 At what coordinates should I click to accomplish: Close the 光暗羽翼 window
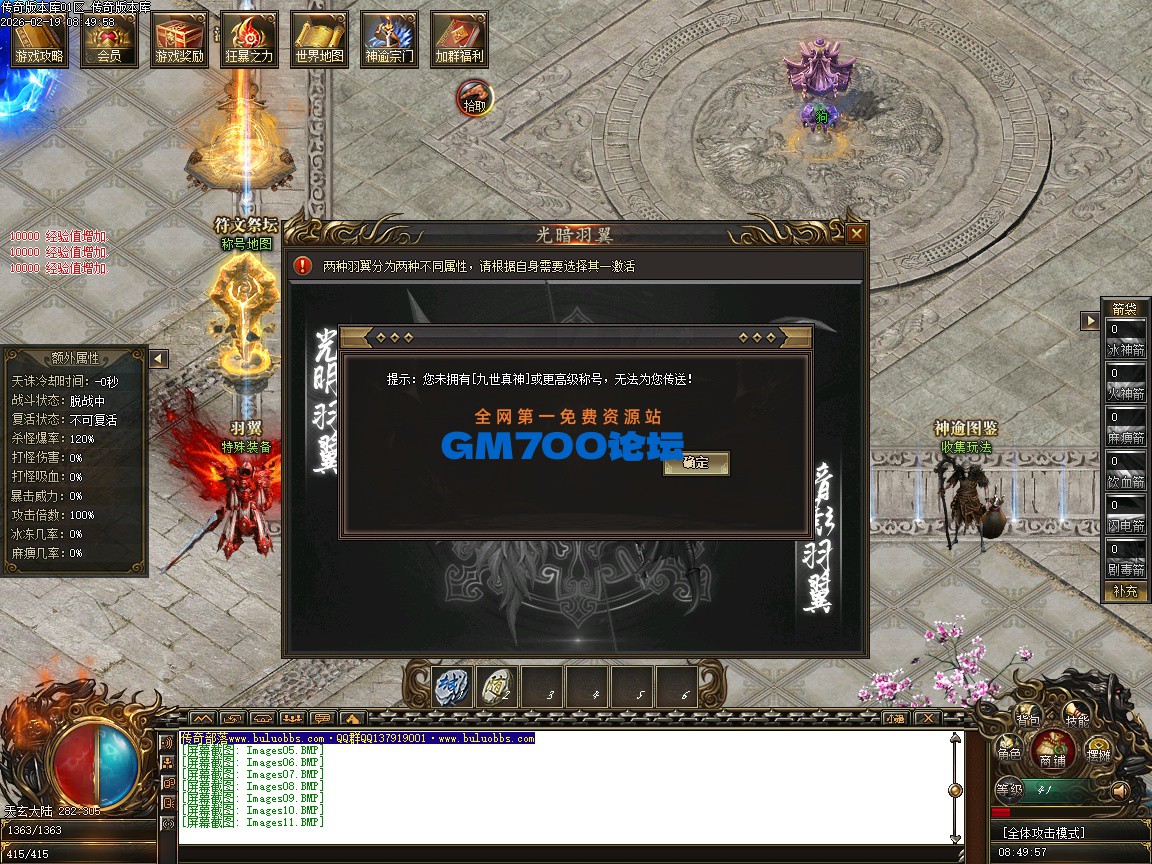point(856,234)
